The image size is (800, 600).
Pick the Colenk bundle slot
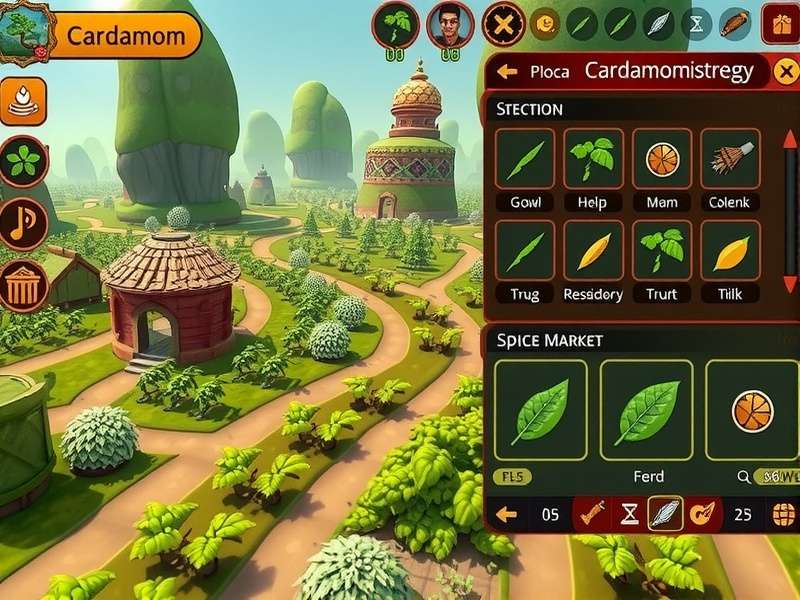click(730, 159)
